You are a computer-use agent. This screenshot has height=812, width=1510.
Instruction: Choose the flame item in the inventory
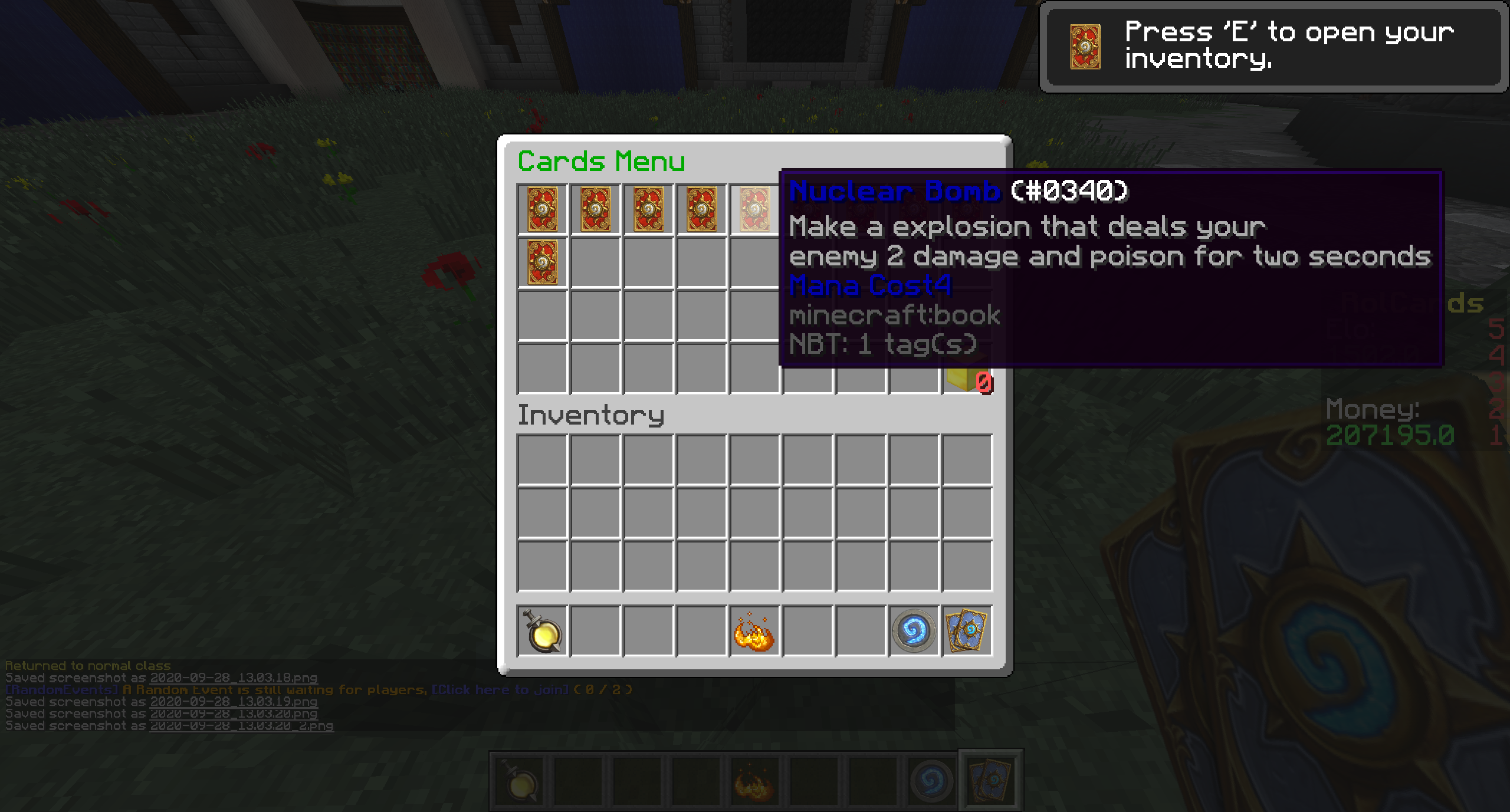point(754,631)
